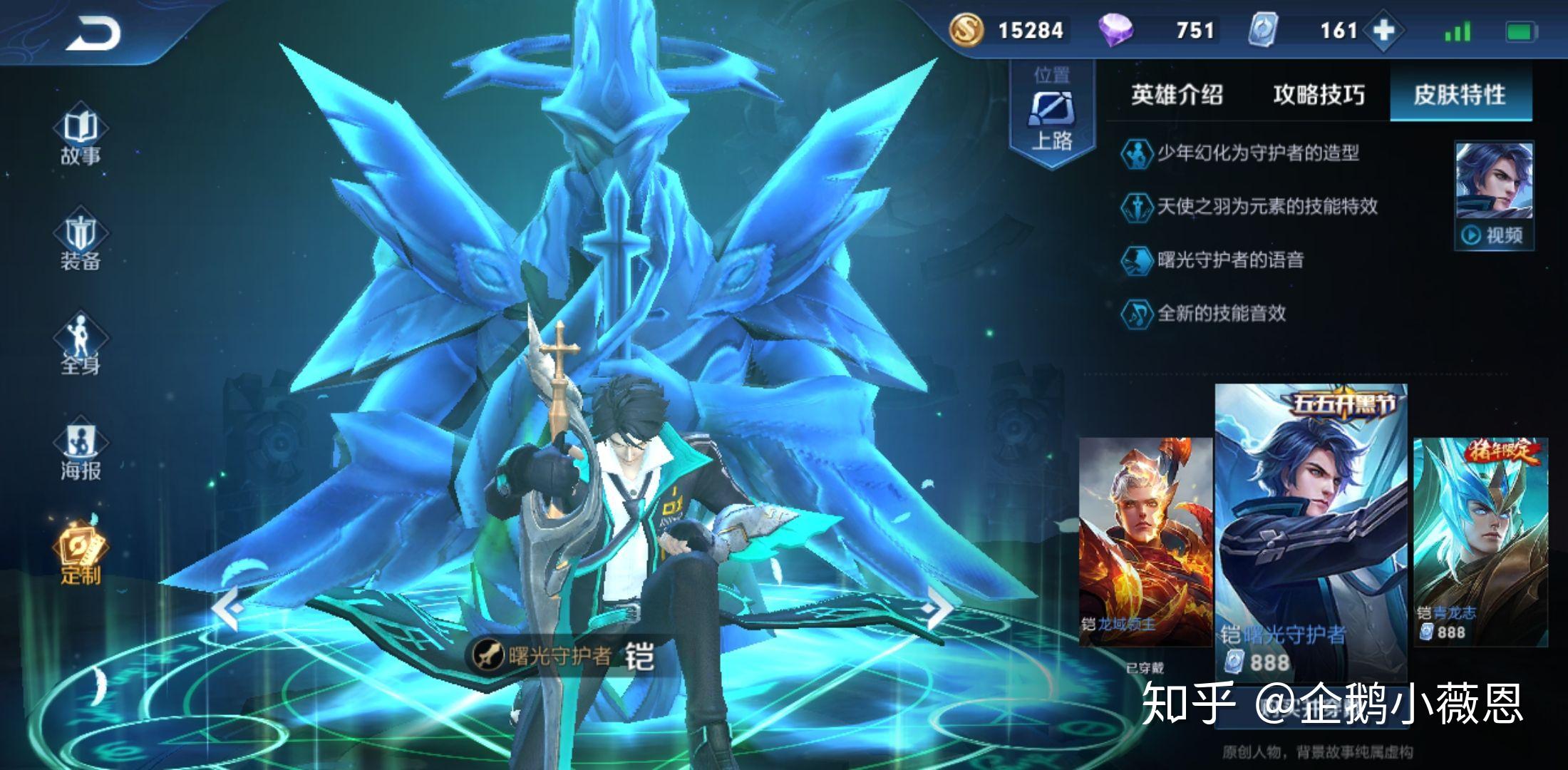Select the 皮肤特性 tab
This screenshot has height=770, width=1568.
click(x=1460, y=94)
